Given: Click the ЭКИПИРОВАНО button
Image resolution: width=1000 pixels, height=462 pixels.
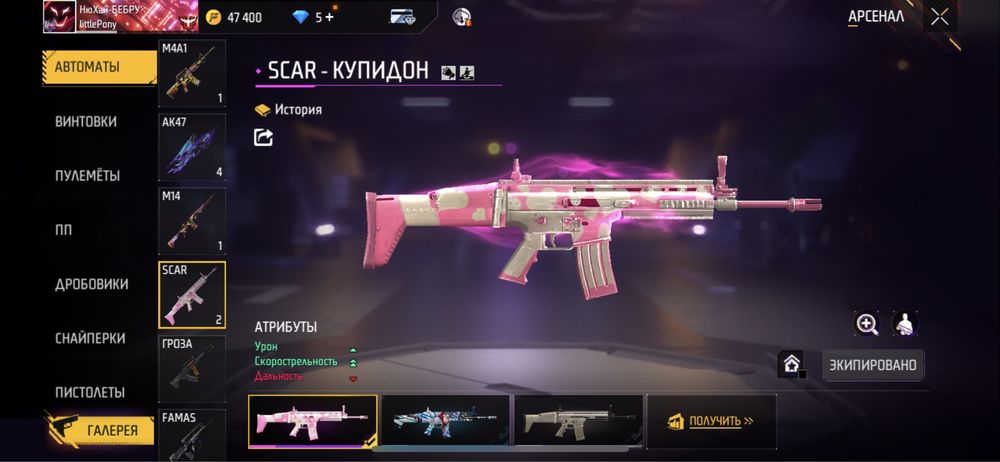Looking at the screenshot, I should (x=873, y=365).
